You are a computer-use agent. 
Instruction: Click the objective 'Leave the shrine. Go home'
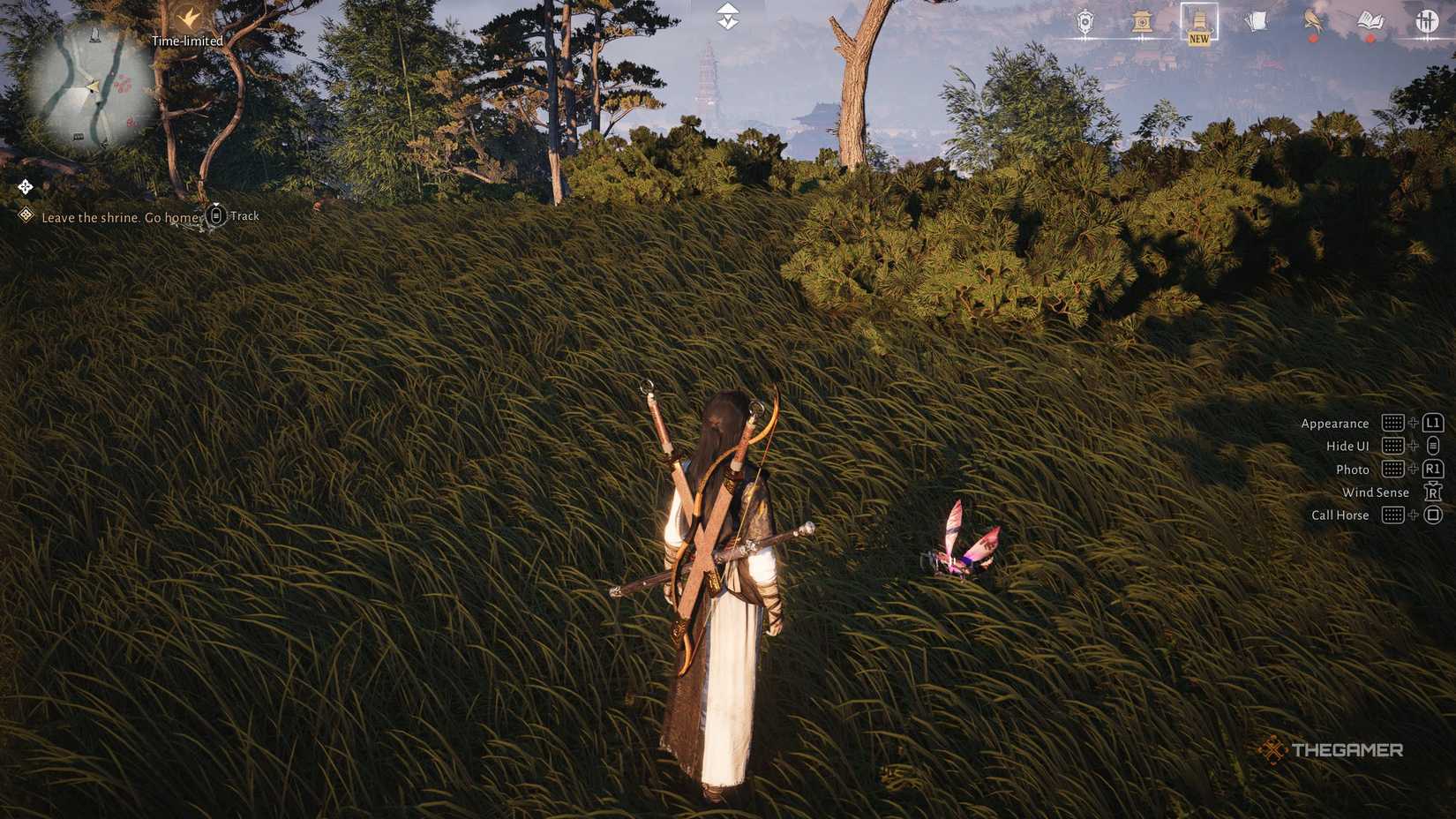tap(119, 216)
